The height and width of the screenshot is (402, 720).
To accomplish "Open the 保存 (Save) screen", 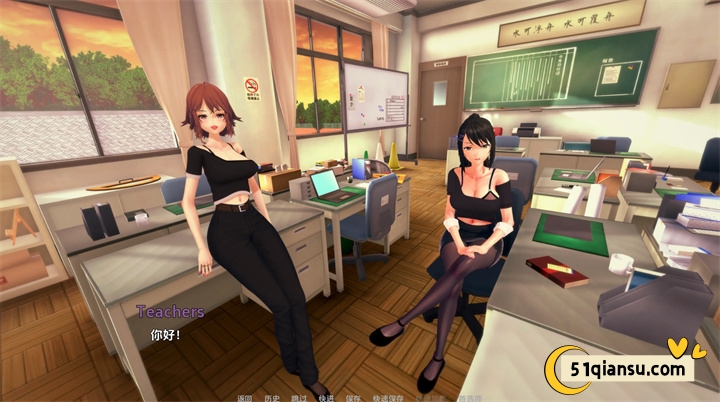I will click(x=353, y=396).
